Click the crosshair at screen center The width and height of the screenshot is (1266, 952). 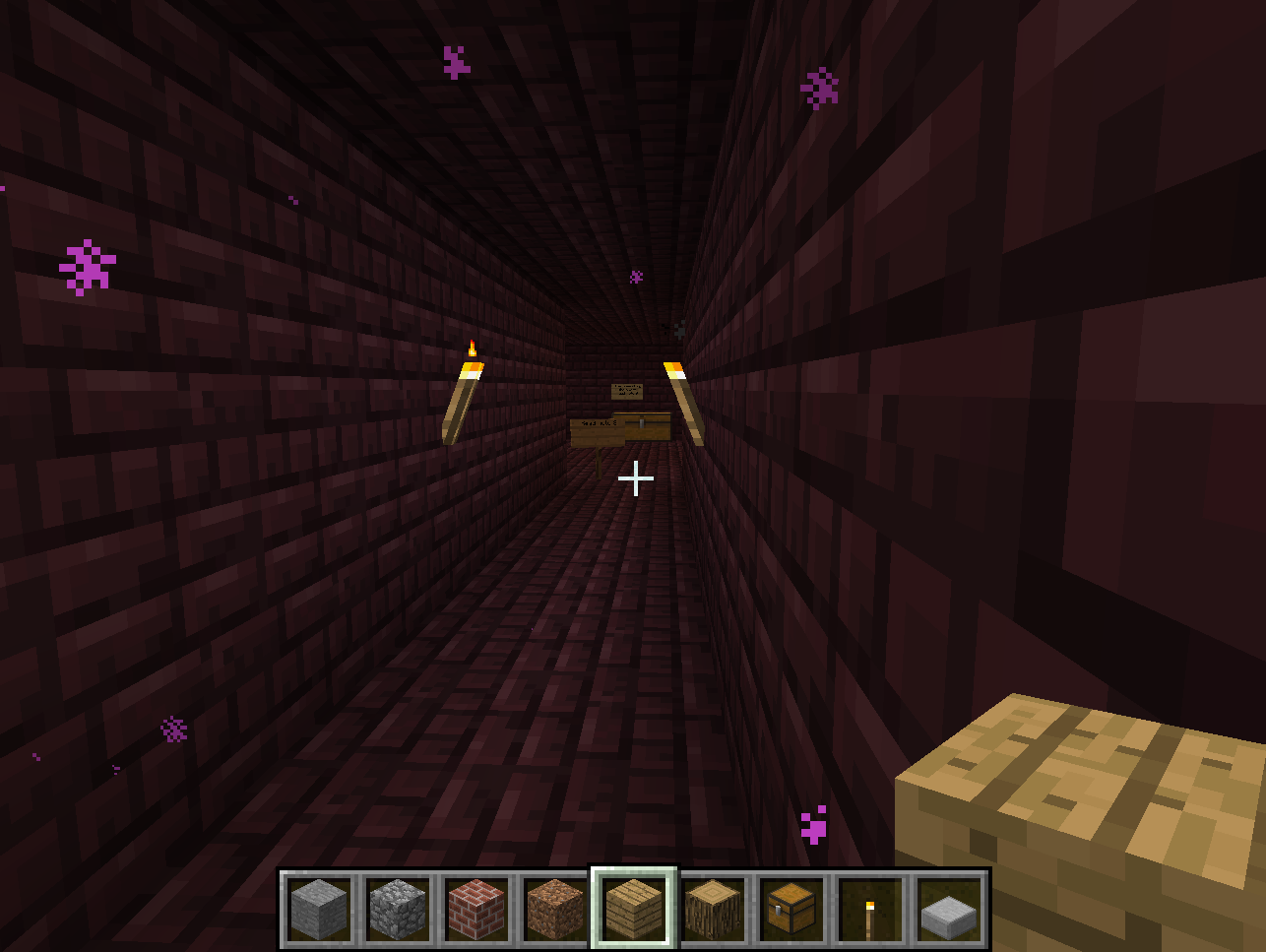(x=636, y=479)
